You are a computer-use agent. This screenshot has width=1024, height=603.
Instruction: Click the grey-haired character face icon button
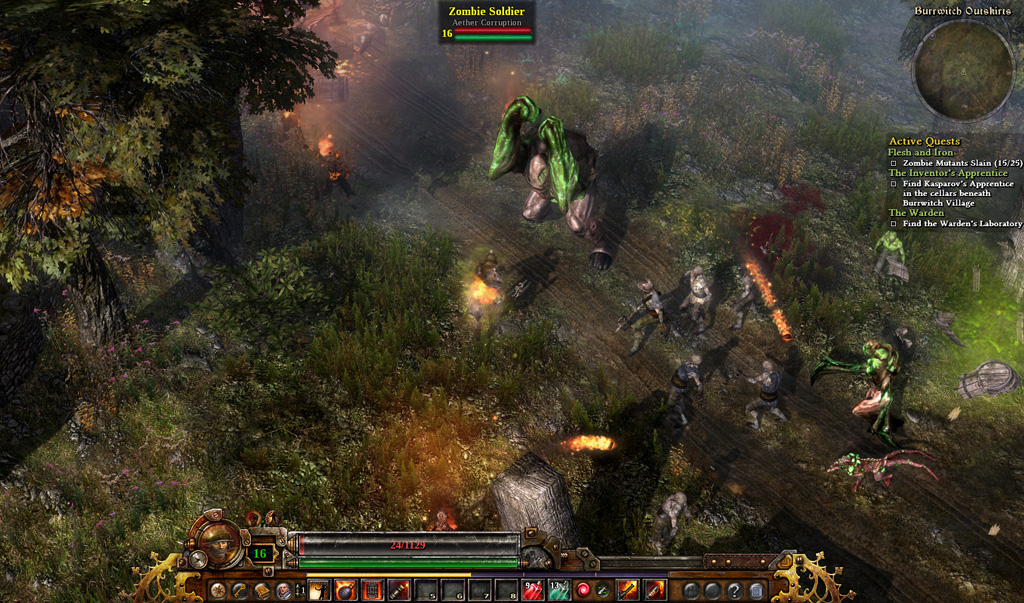pyautogui.click(x=283, y=590)
